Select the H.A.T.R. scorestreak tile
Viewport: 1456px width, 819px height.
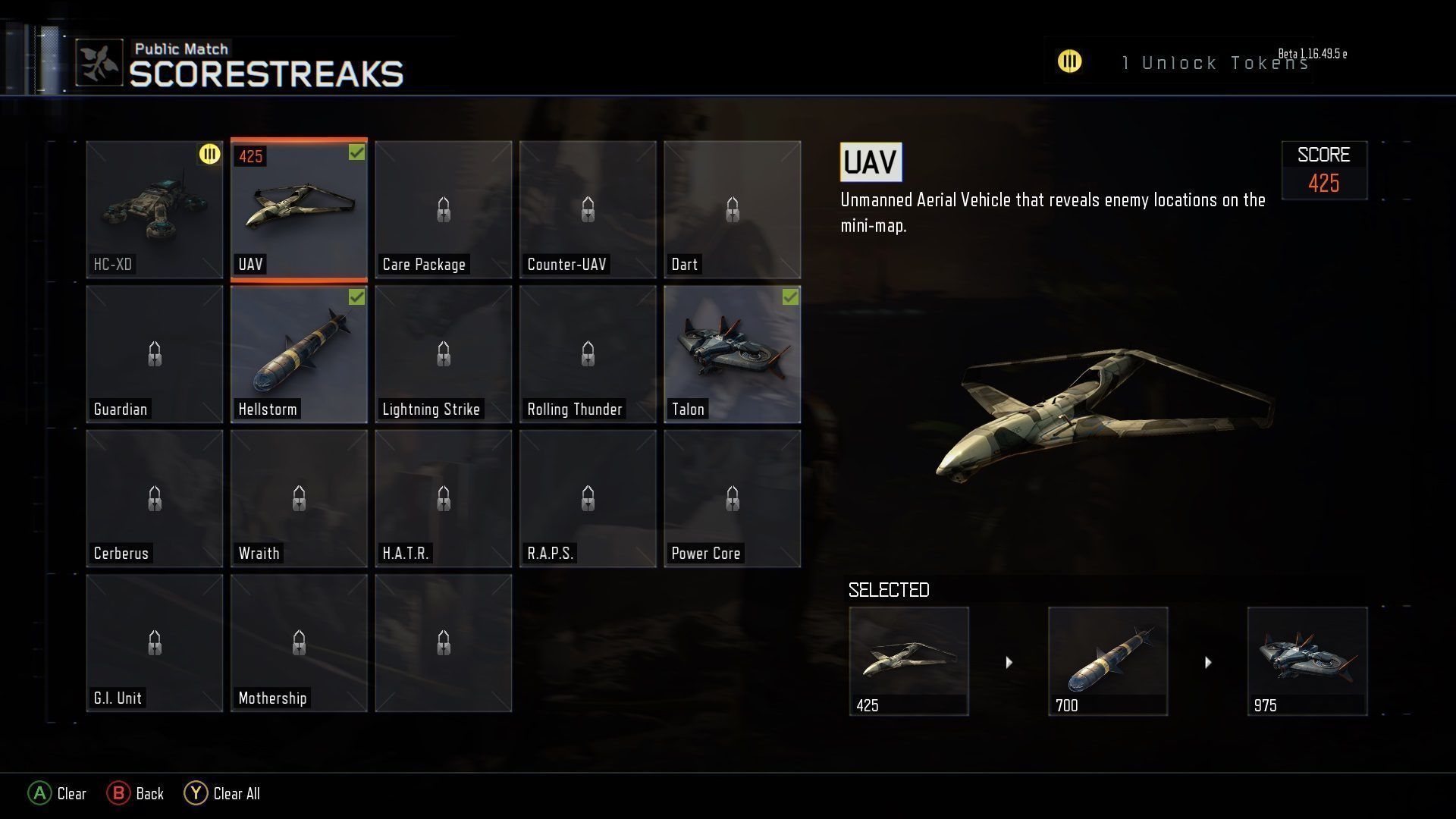pyautogui.click(x=444, y=498)
